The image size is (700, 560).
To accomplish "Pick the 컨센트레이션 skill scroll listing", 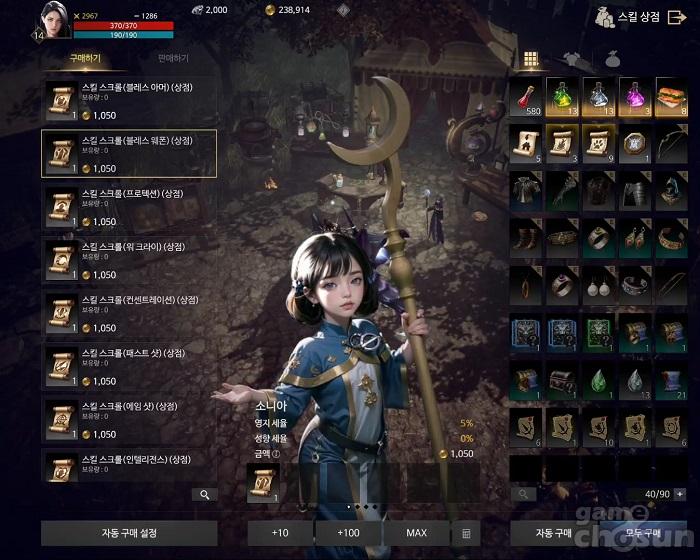I will pyautogui.click(x=129, y=313).
